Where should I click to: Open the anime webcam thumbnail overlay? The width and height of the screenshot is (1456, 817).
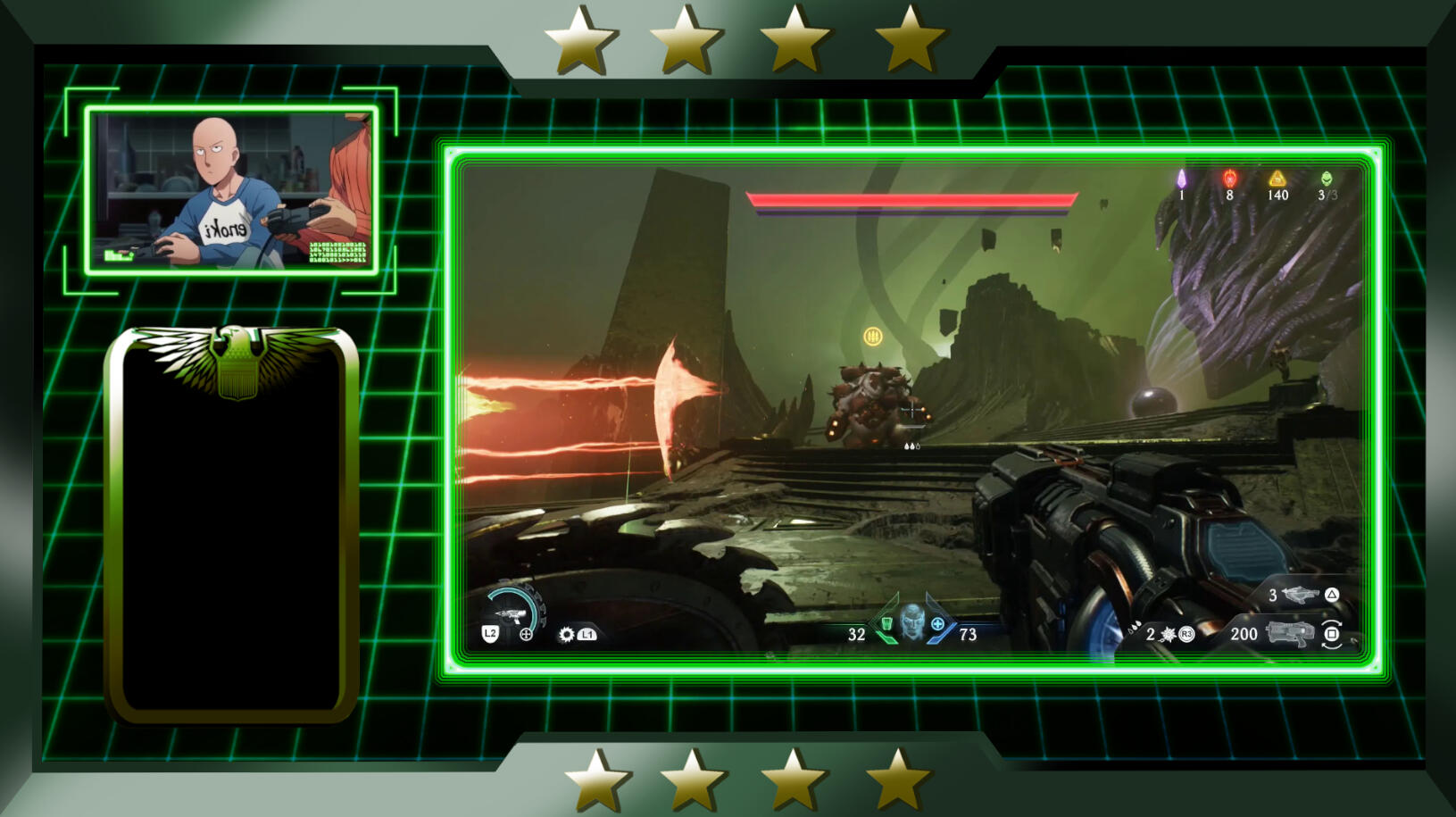point(232,189)
